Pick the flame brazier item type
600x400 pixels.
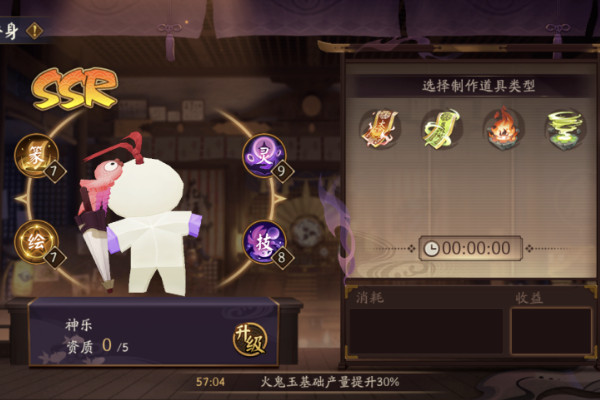(x=503, y=127)
